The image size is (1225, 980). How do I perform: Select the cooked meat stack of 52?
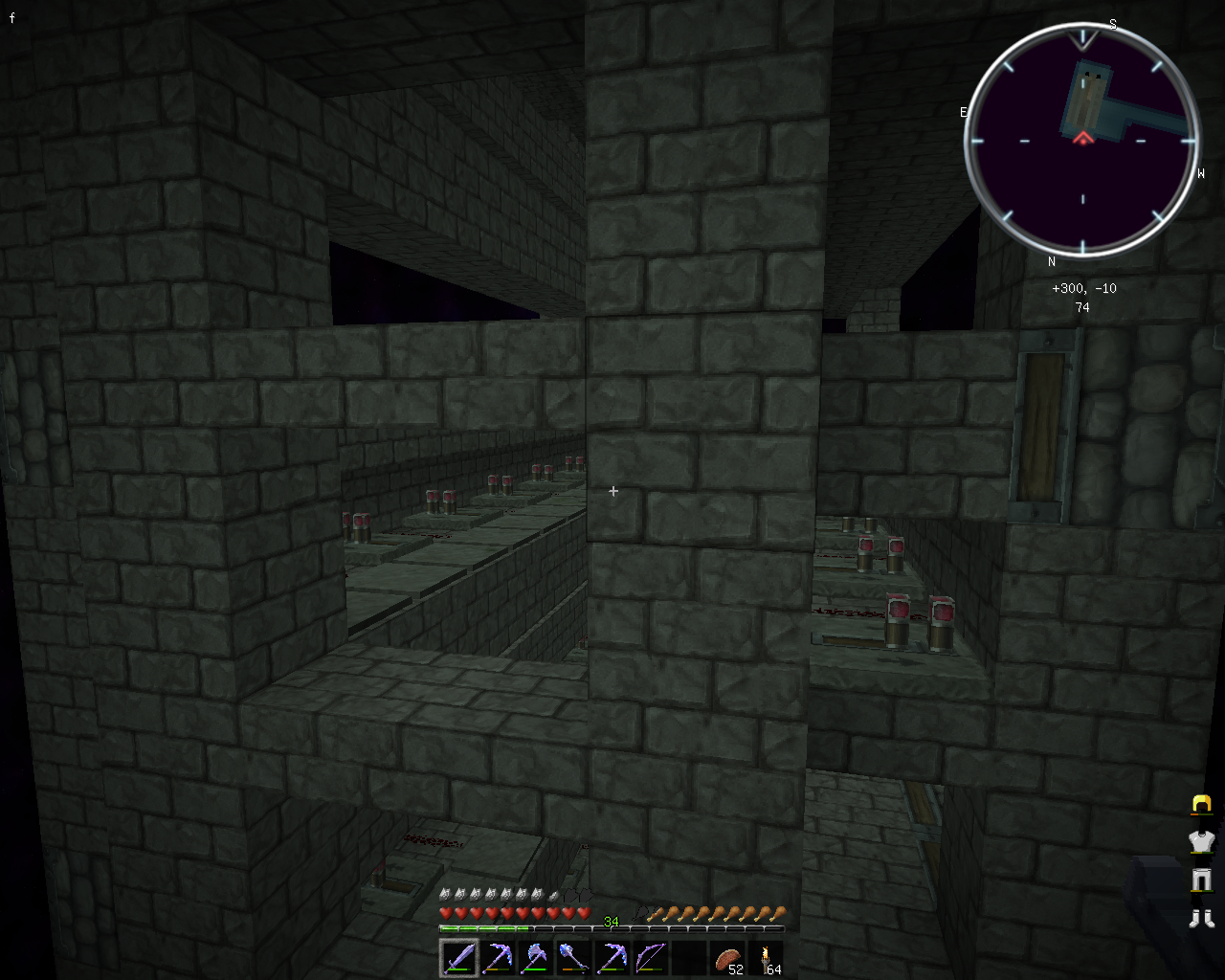point(727,957)
